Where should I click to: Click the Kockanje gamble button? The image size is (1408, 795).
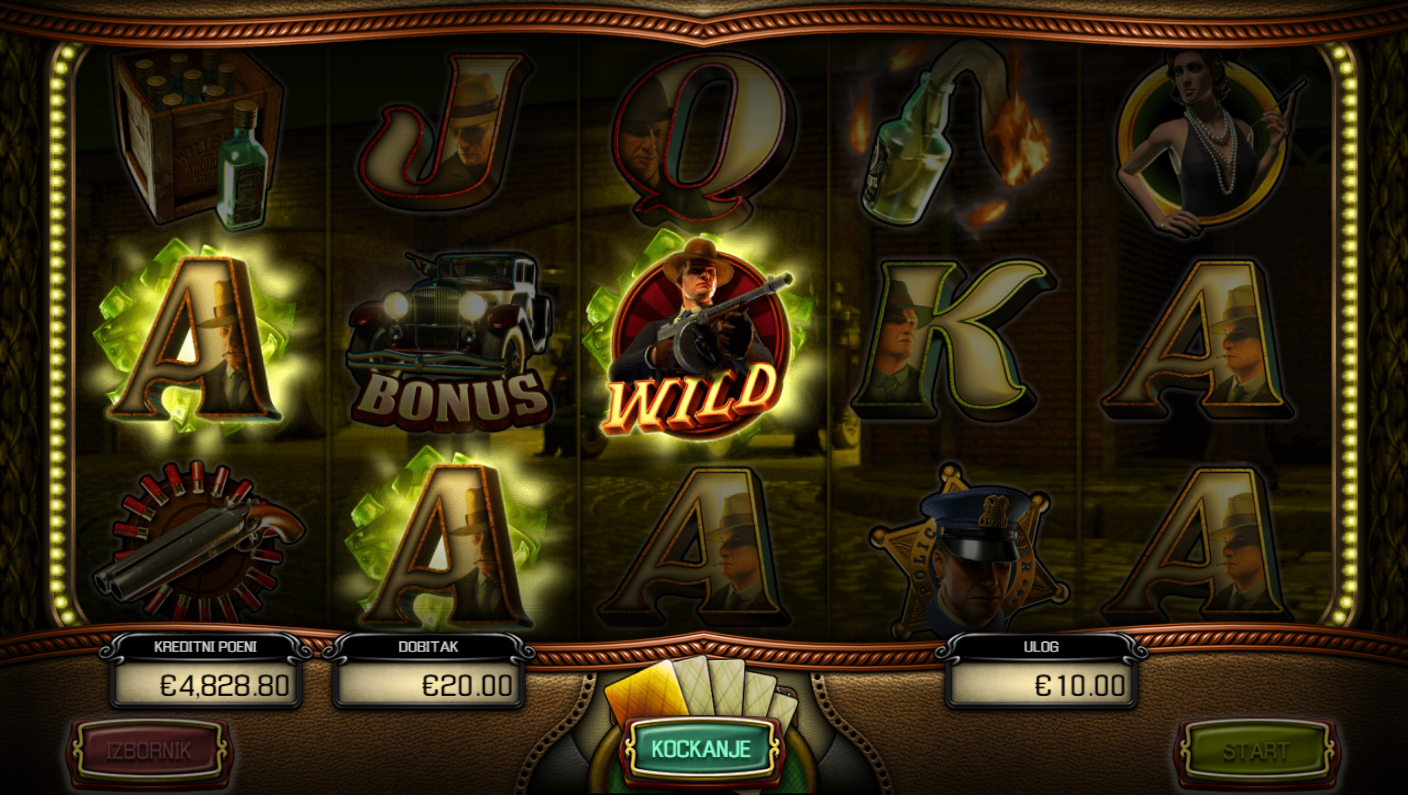pos(701,749)
